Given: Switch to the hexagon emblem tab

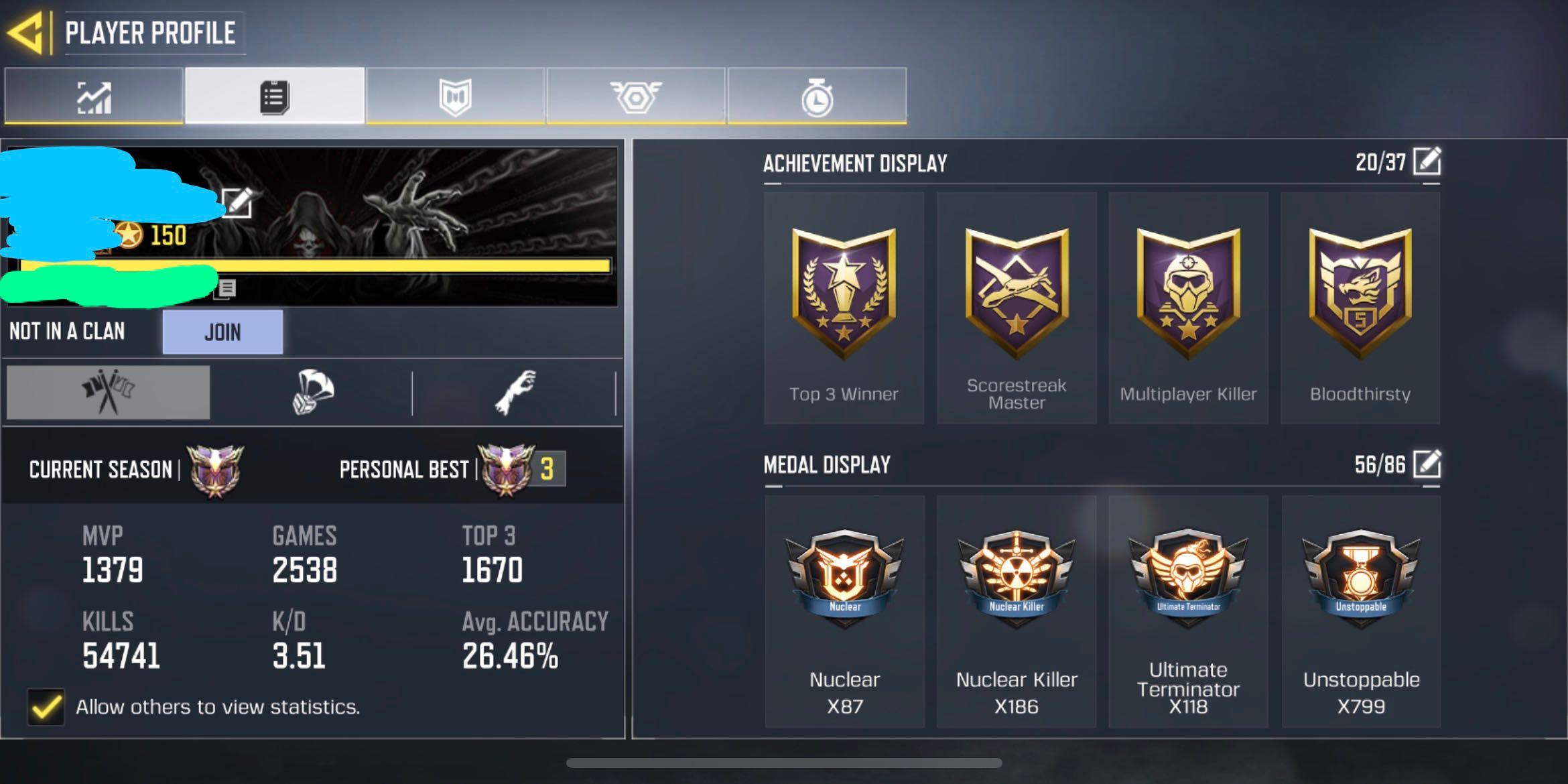Looking at the screenshot, I should point(635,96).
